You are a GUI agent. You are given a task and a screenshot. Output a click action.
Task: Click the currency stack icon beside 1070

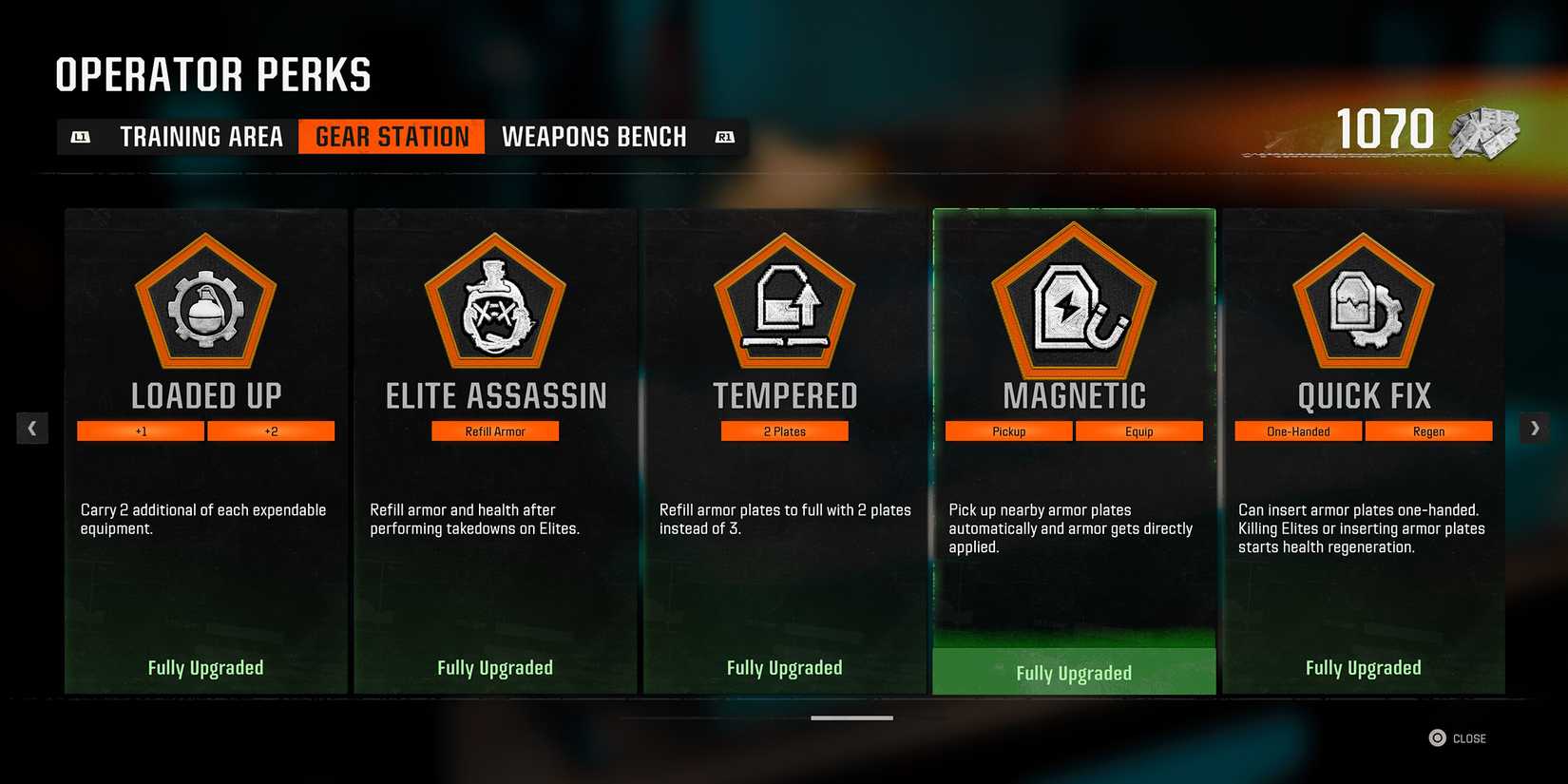(1485, 135)
